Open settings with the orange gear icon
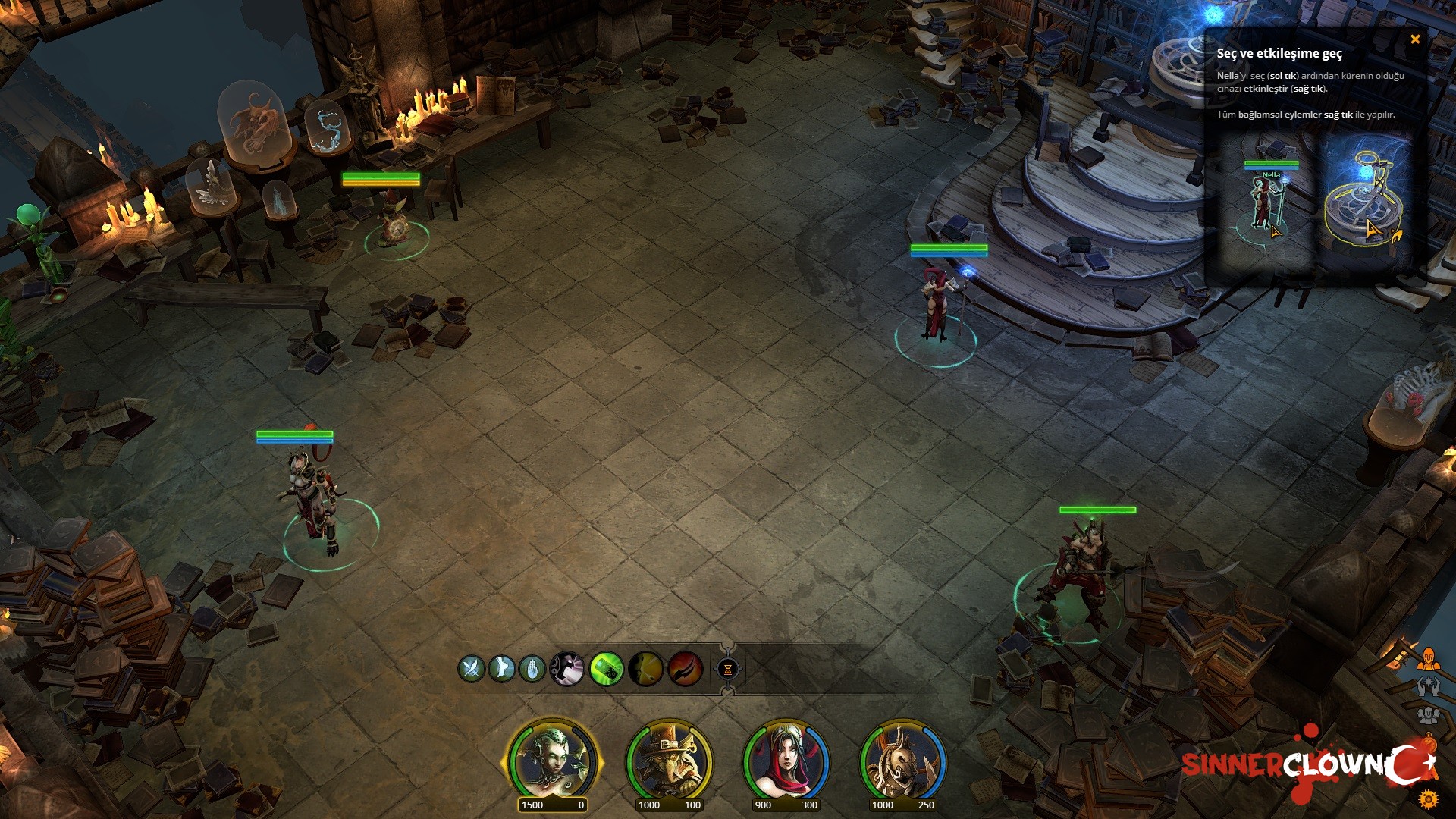The width and height of the screenshot is (1456, 819). point(1429,799)
